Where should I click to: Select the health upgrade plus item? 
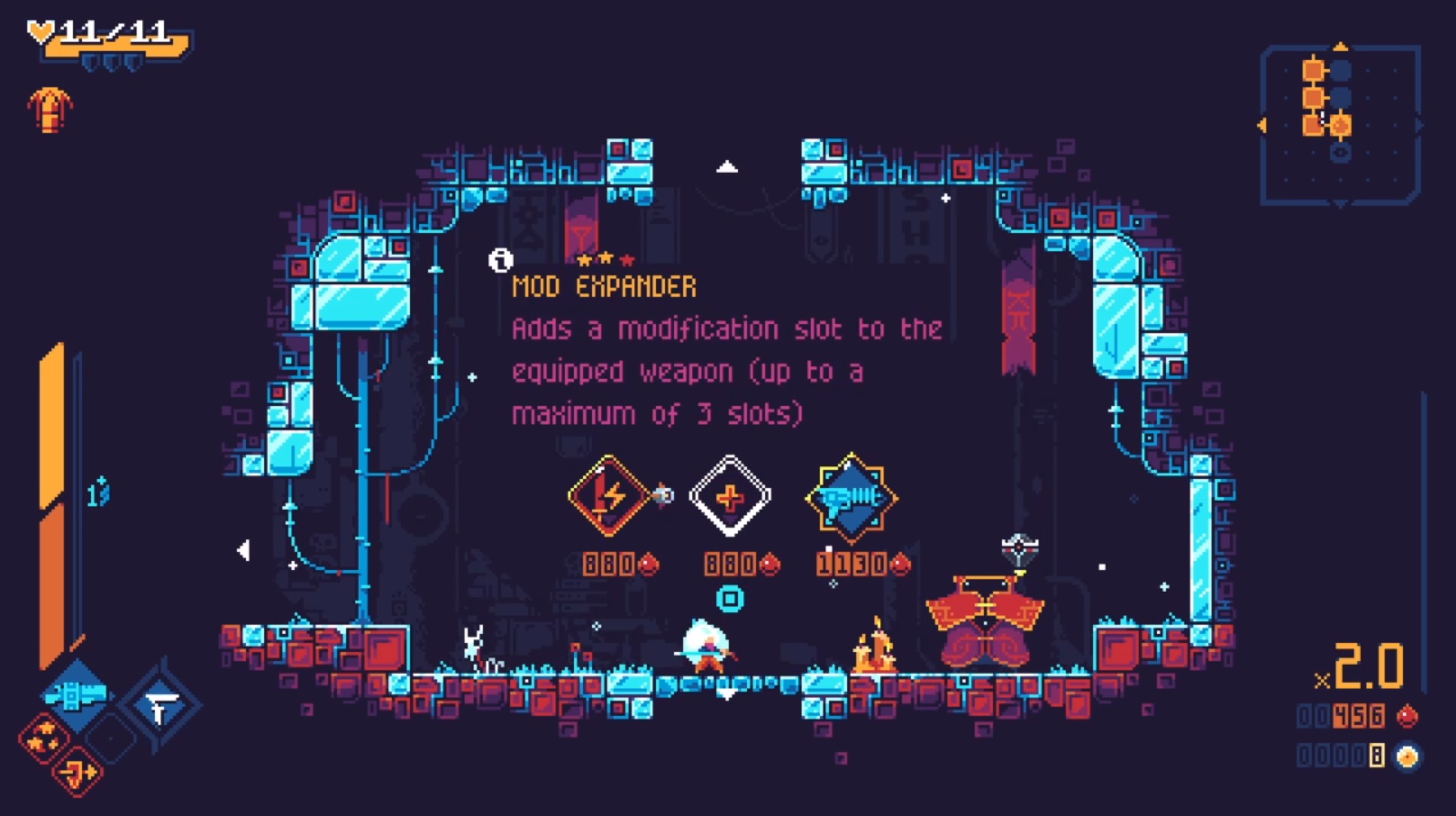click(729, 496)
